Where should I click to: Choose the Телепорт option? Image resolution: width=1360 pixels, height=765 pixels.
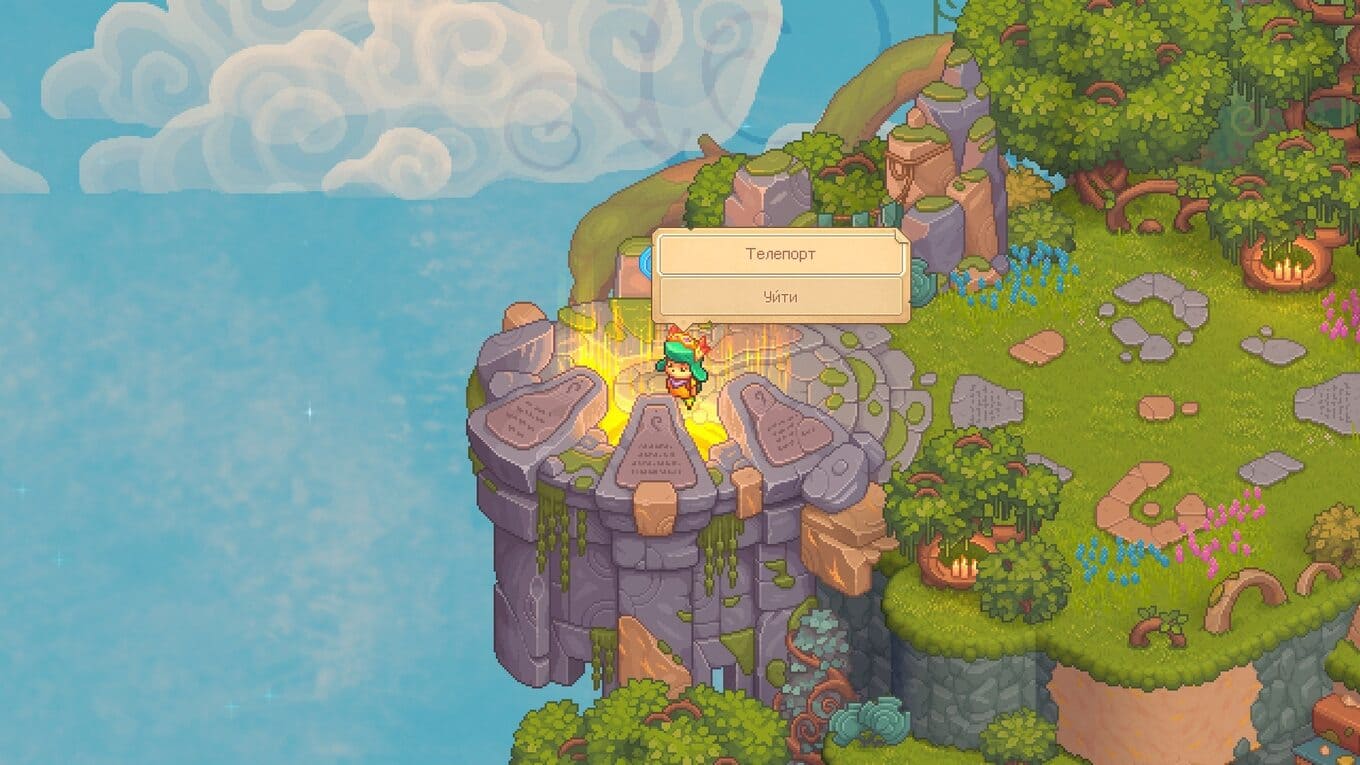(780, 254)
